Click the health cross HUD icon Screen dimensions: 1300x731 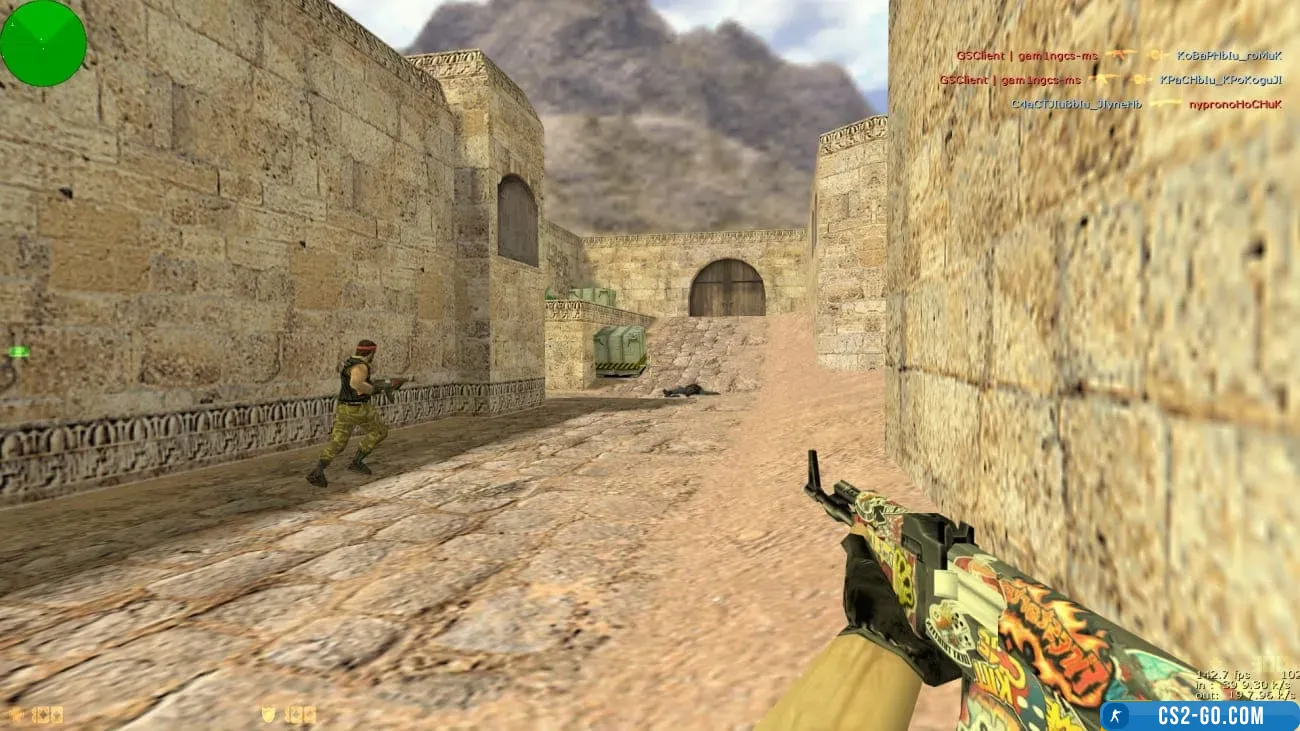[15, 714]
